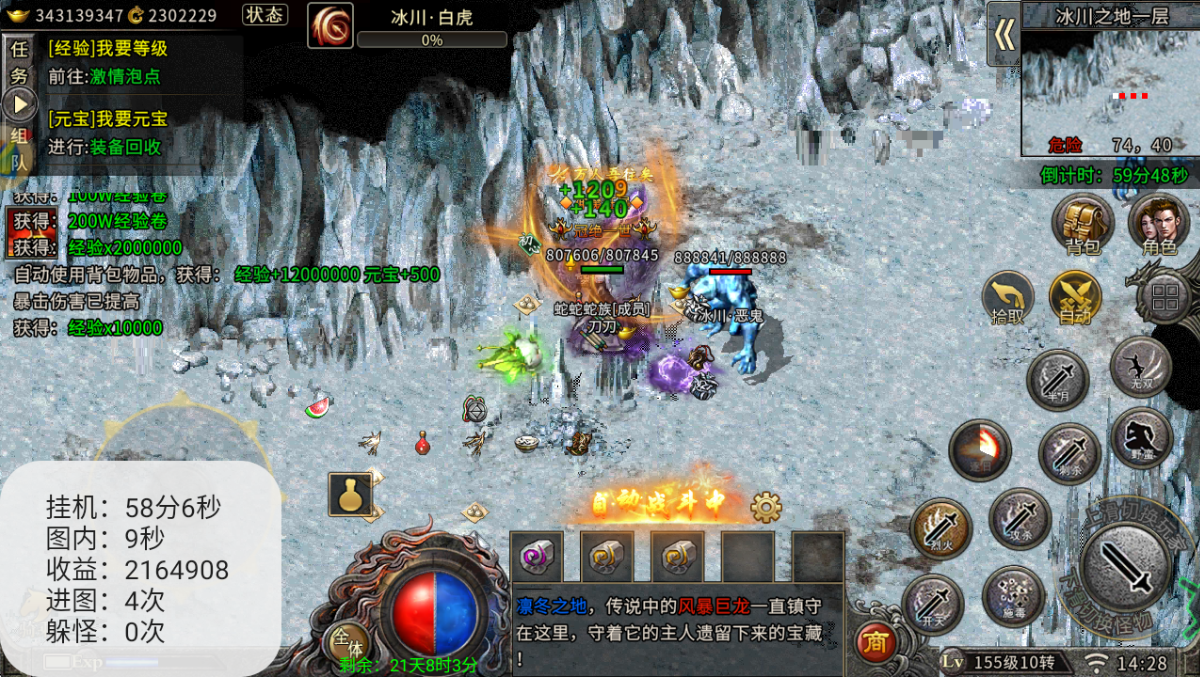Click the gold potion bottle button

[x=350, y=494]
